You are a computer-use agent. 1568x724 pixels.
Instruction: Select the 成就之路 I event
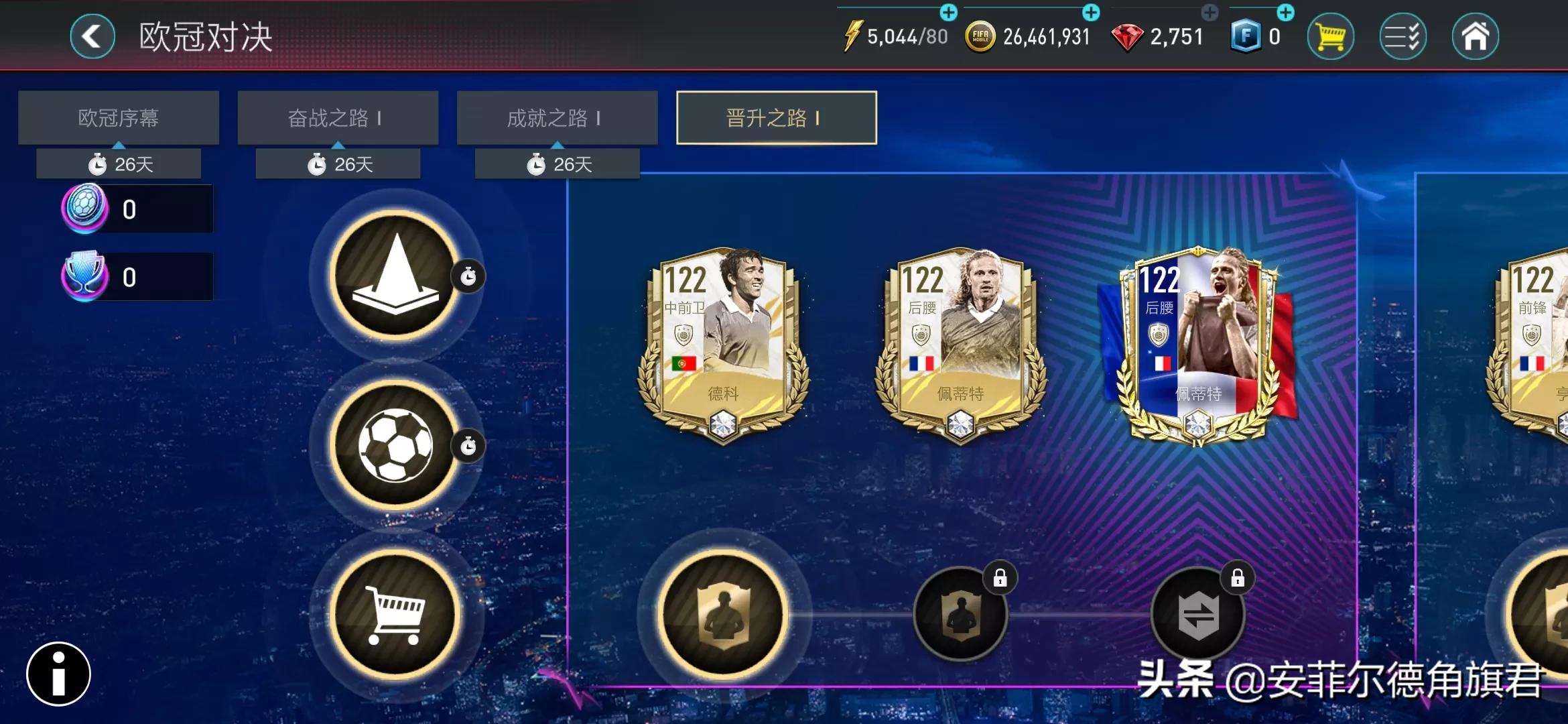click(557, 117)
